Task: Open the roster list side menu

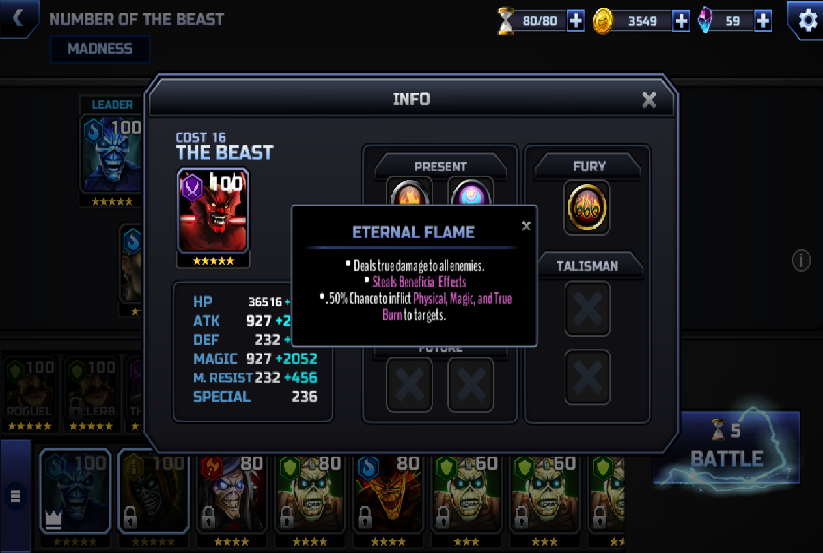Action: click(x=15, y=494)
